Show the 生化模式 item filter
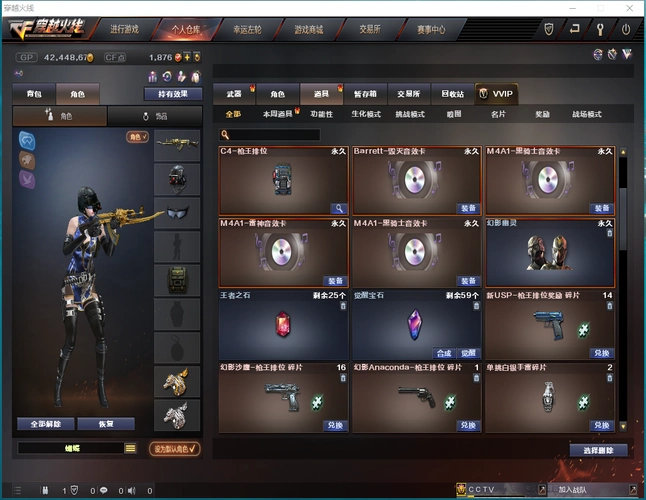646x500 pixels. point(366,114)
